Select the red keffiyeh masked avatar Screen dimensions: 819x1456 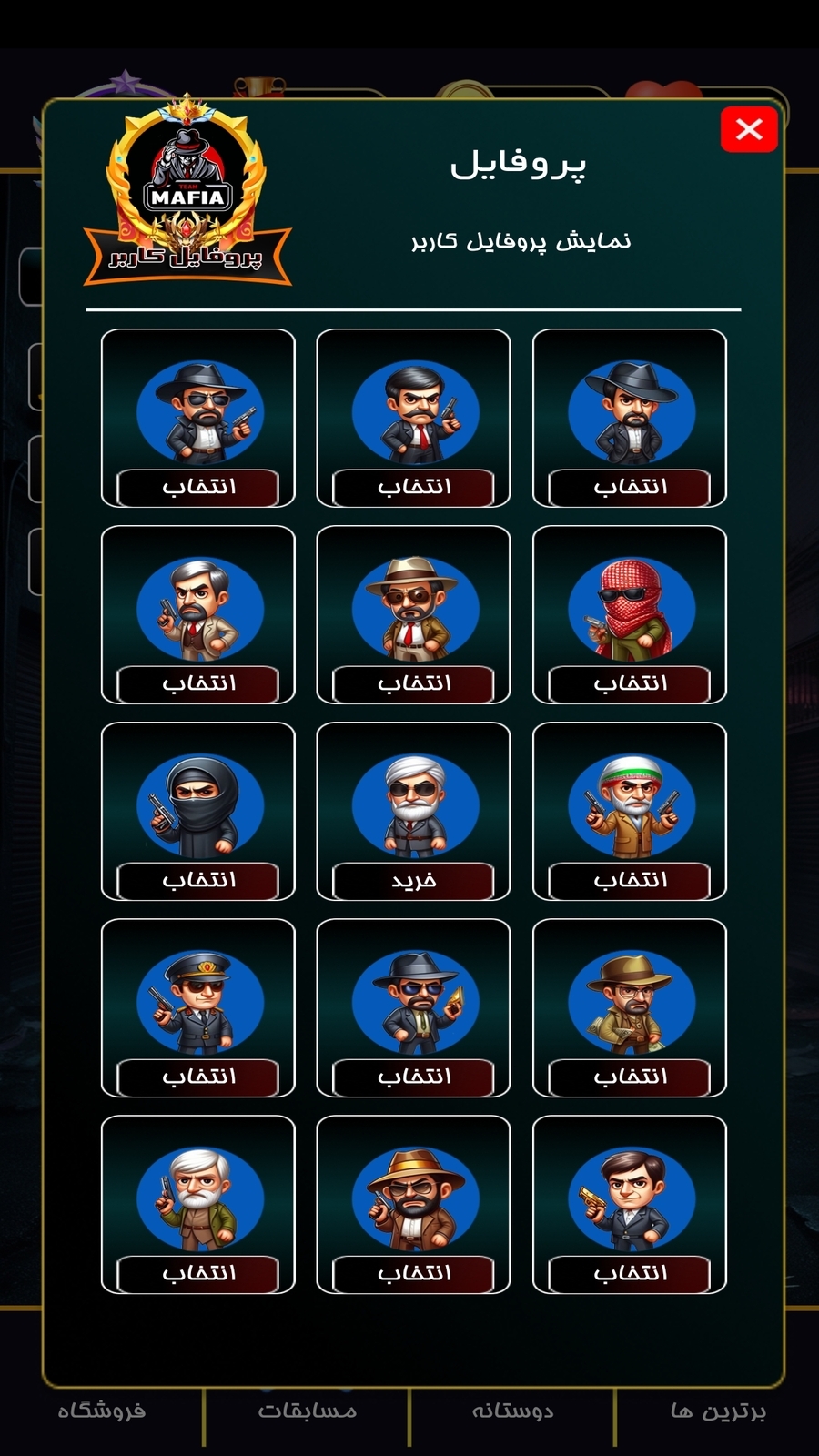coord(629,683)
